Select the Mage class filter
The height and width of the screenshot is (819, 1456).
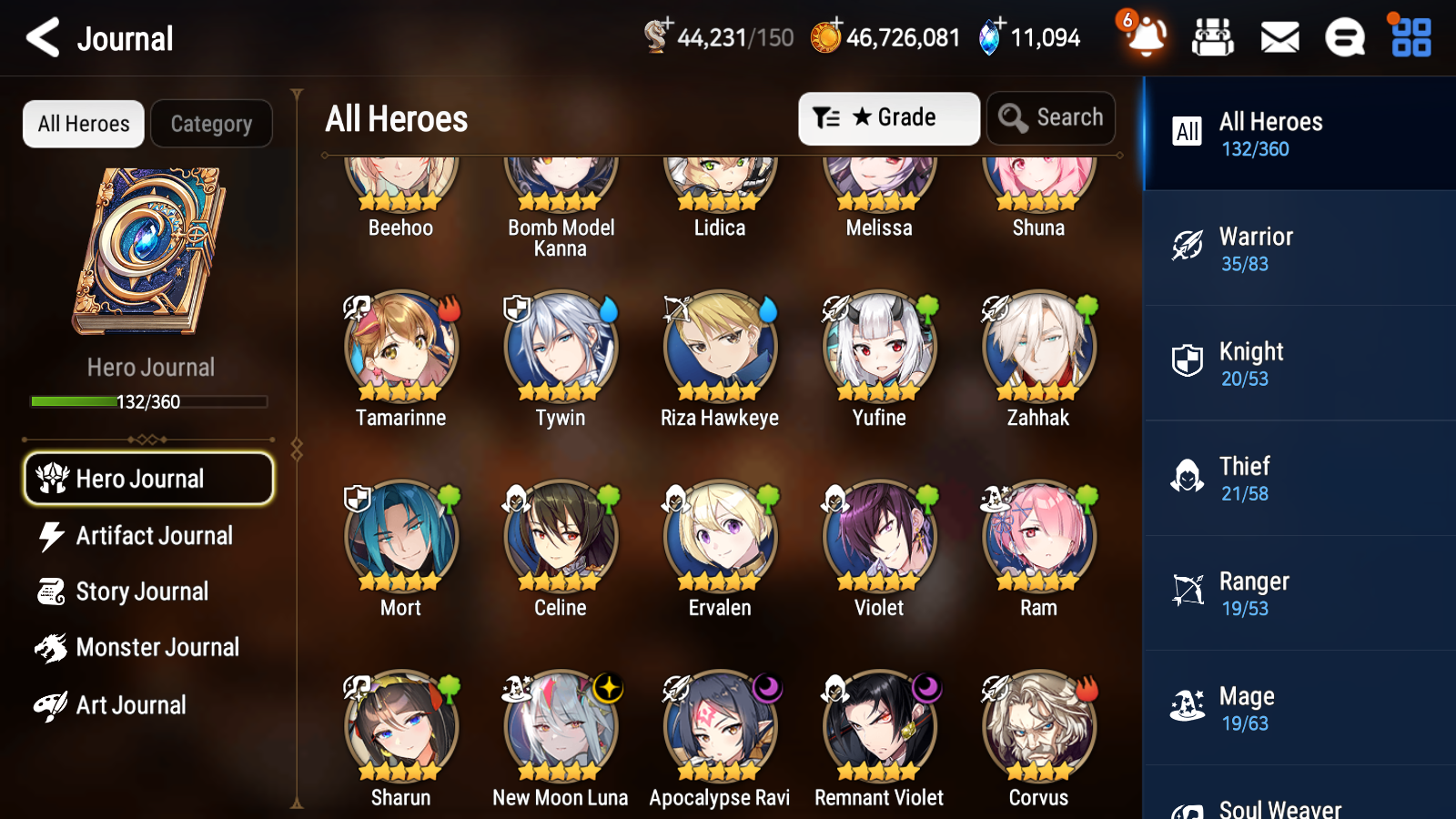tap(1299, 708)
